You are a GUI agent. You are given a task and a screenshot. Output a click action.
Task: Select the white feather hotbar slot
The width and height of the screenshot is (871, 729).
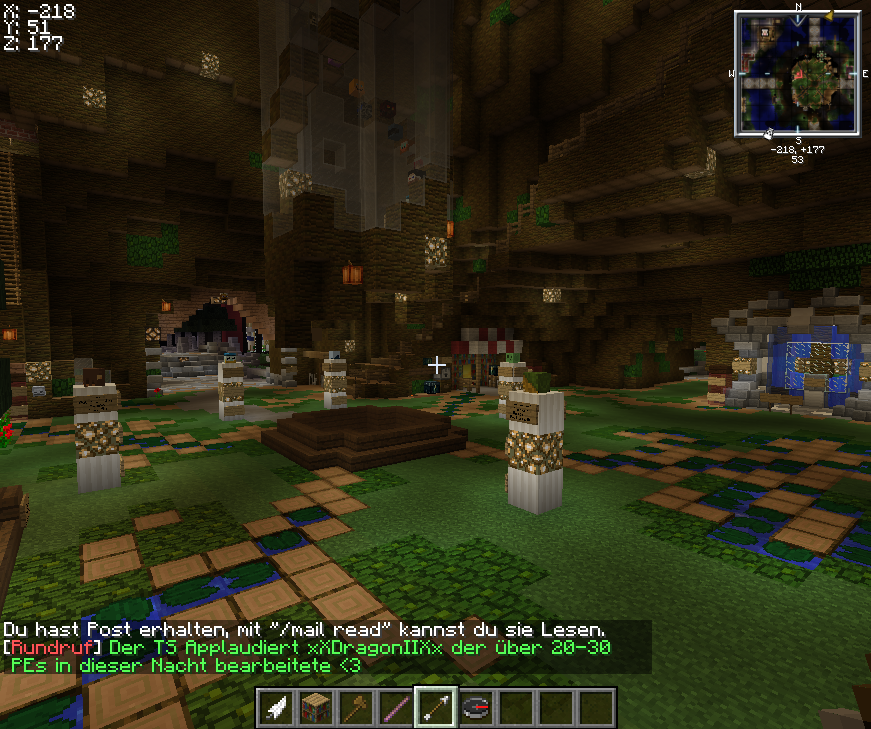[278, 707]
